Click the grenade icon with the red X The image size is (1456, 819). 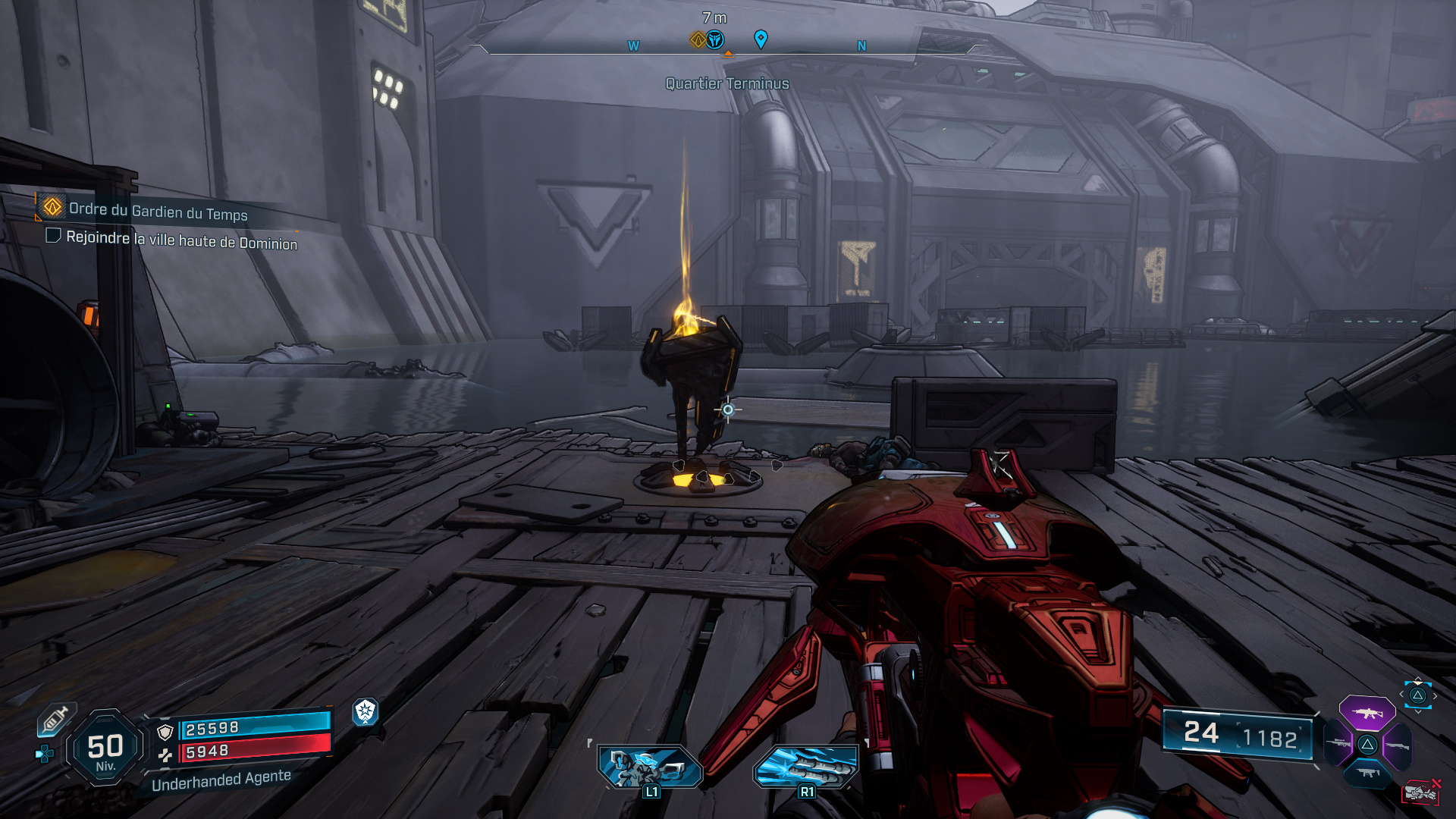(x=1422, y=792)
